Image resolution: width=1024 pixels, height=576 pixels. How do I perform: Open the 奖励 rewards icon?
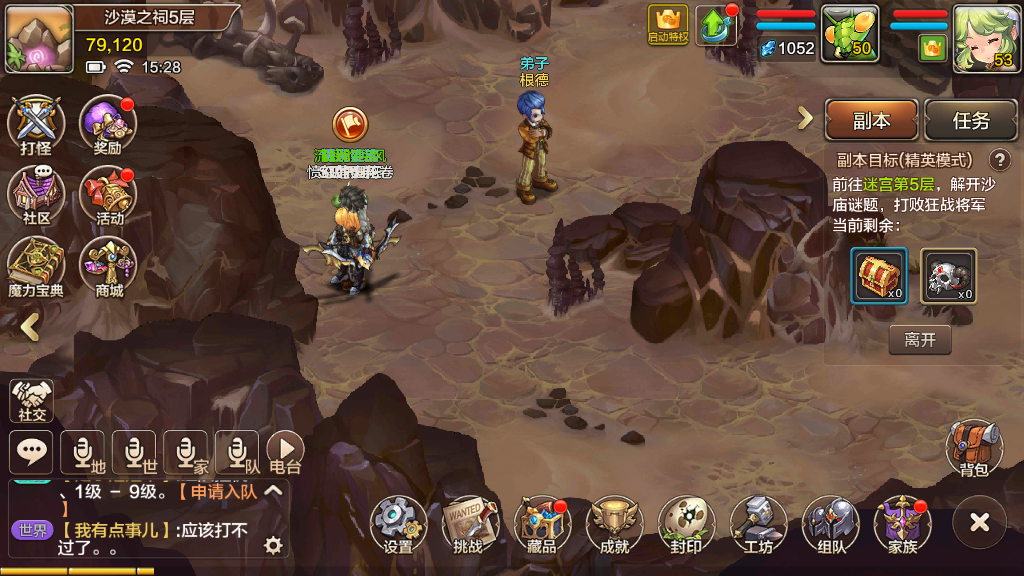click(x=107, y=124)
